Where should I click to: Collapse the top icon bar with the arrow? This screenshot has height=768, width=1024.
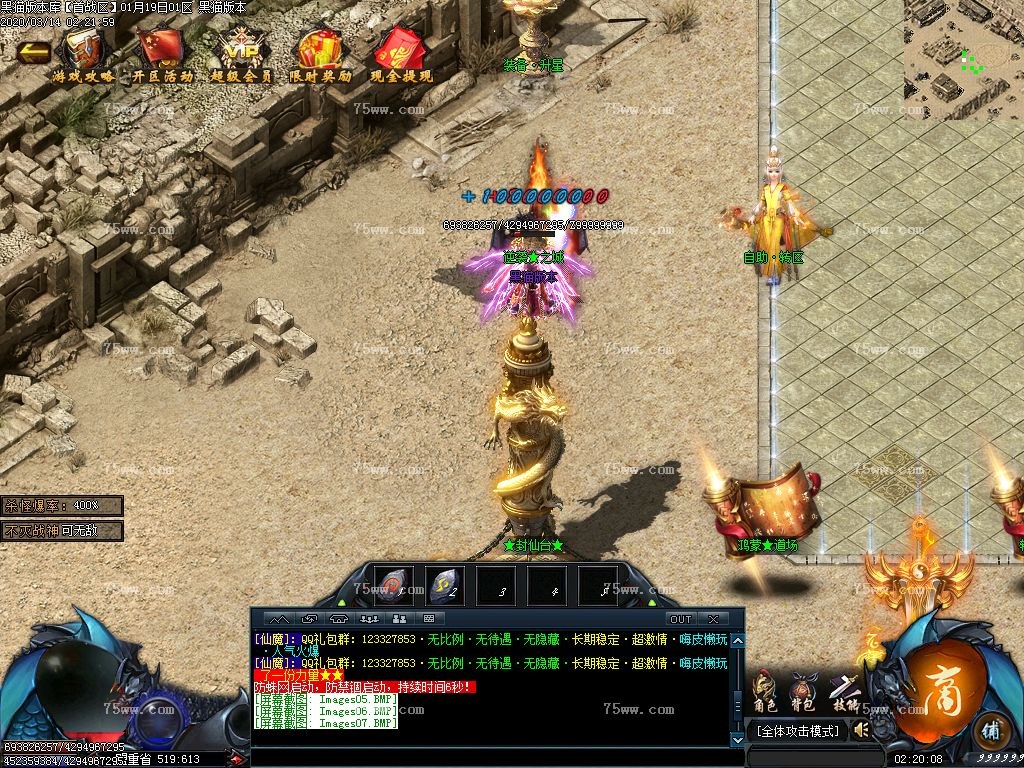[x=33, y=52]
